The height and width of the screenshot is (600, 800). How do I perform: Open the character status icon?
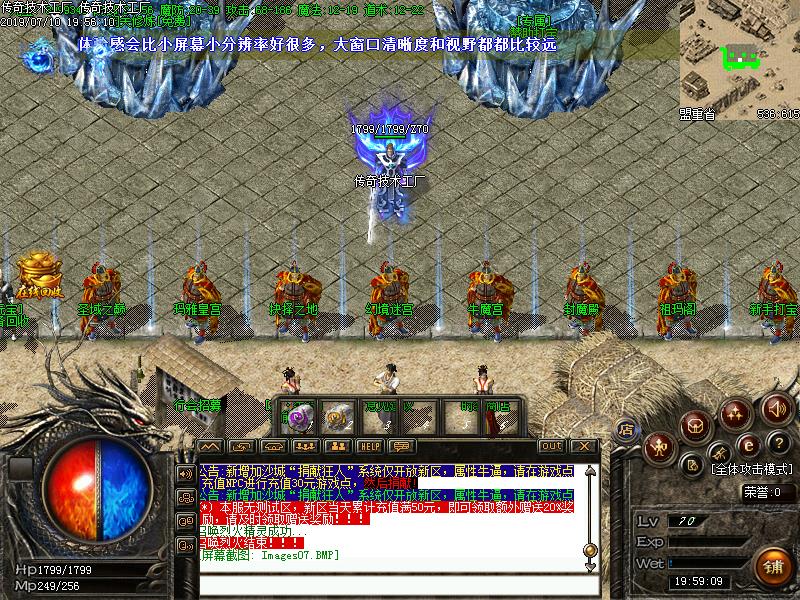tap(658, 445)
